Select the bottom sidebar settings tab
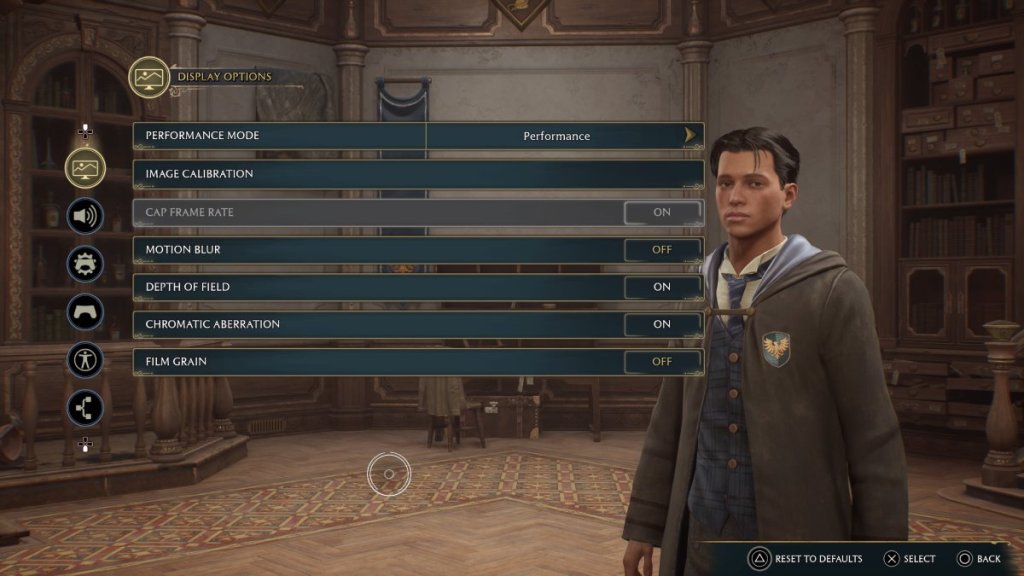 (86, 407)
